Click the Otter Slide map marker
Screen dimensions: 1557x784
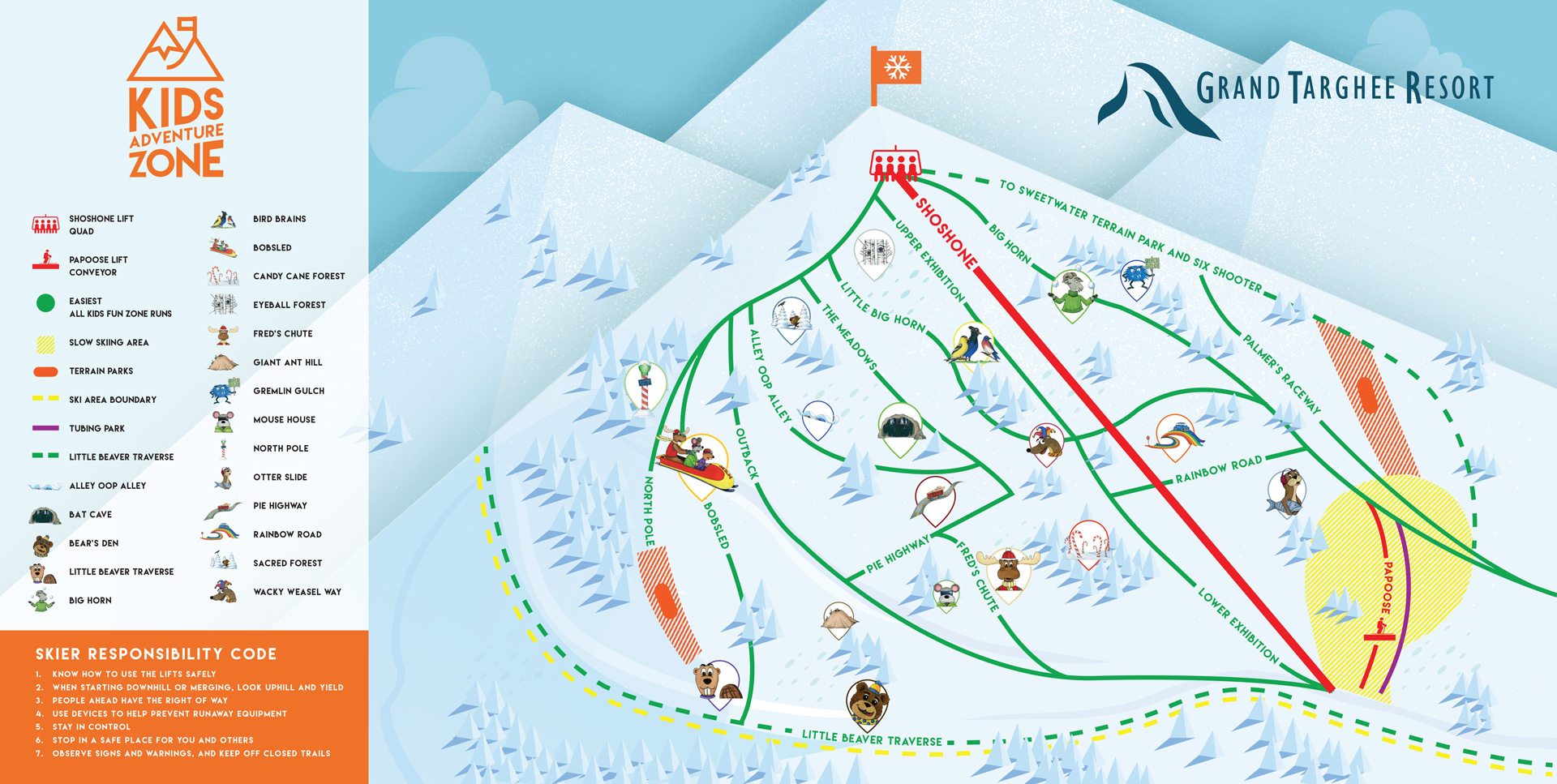pos(1286,491)
